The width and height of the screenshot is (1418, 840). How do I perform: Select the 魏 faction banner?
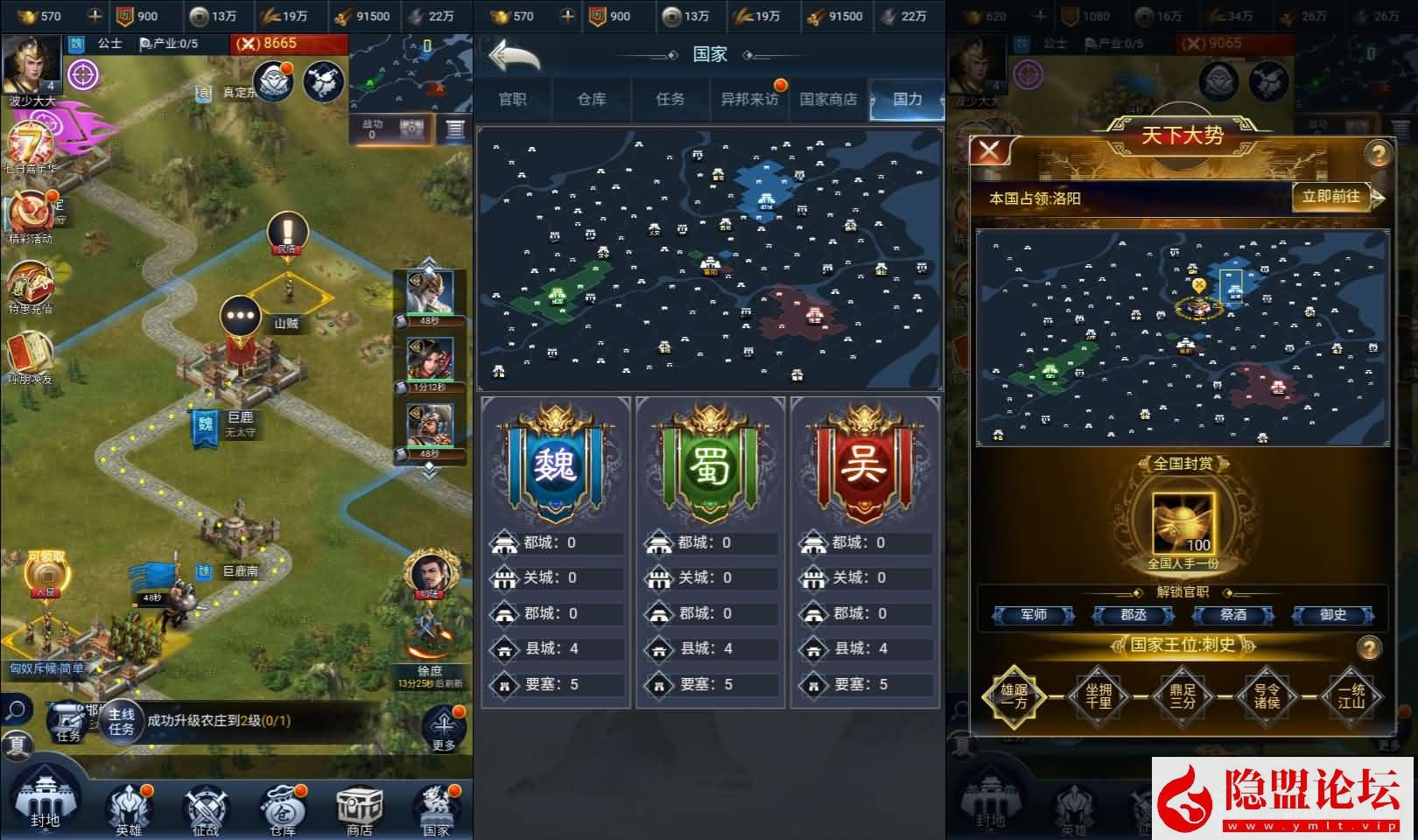[555, 464]
